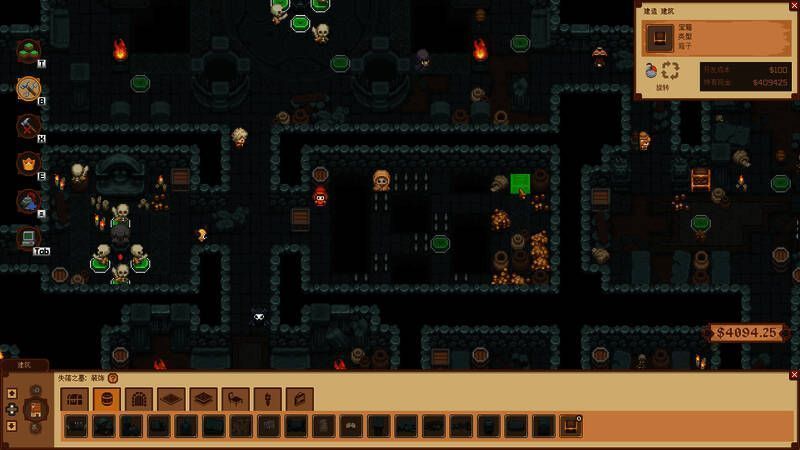
Task: Switch to the barrel decoration category tab
Action: 106,400
